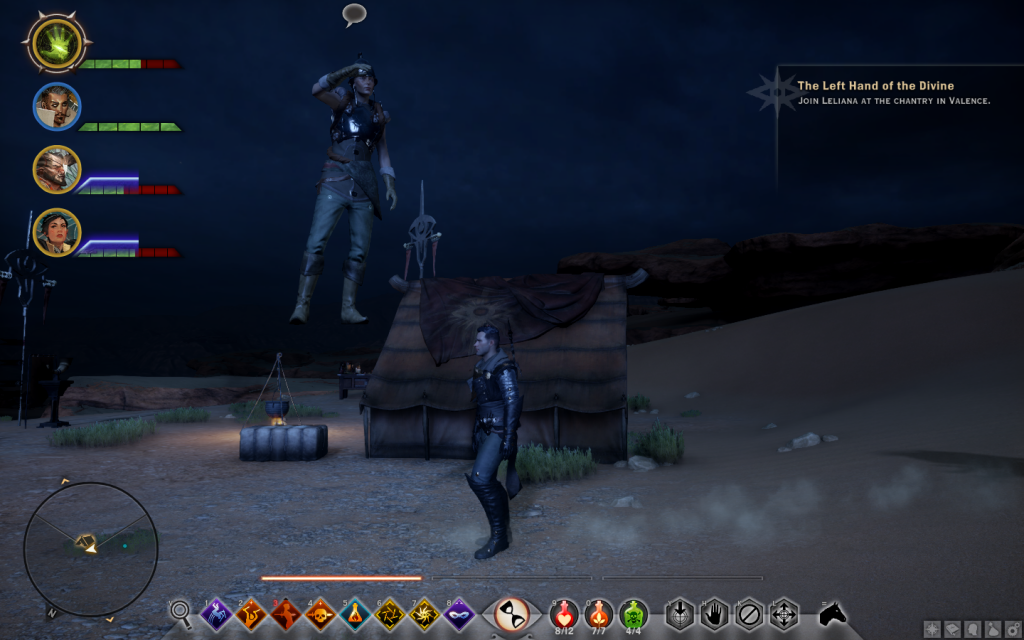Select the eyepatch warrior party portrait

[56, 169]
